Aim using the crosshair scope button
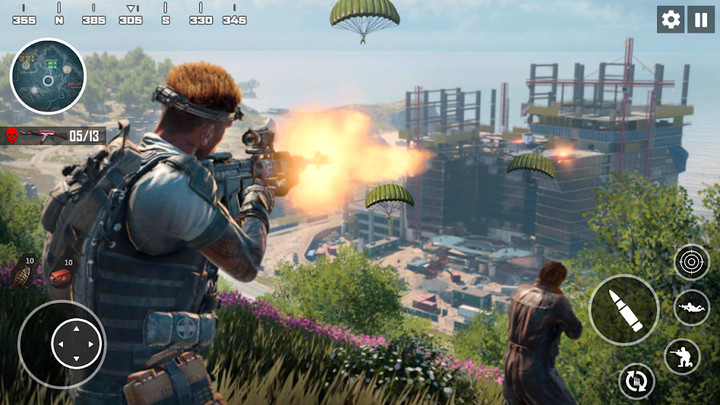Image resolution: width=720 pixels, height=405 pixels. (692, 262)
